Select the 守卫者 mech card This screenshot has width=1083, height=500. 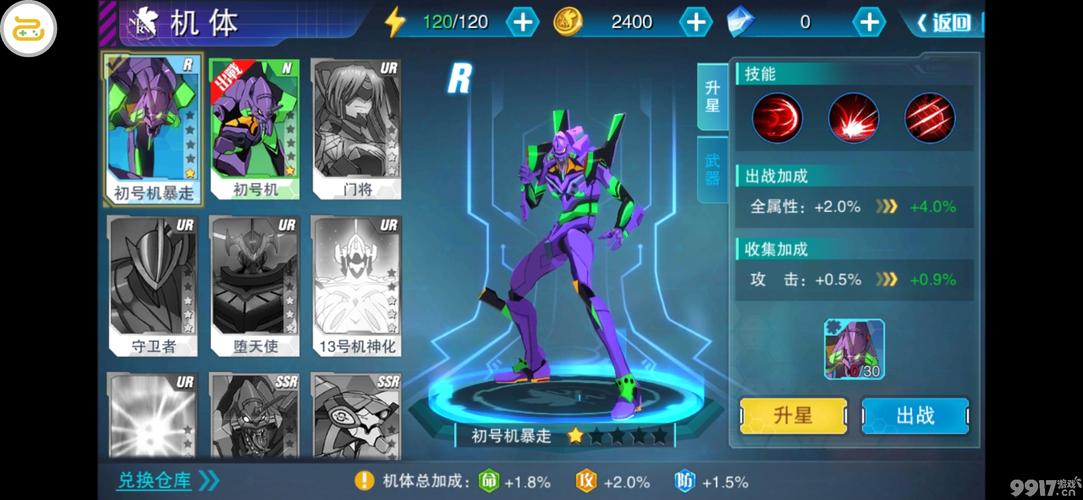point(153,285)
